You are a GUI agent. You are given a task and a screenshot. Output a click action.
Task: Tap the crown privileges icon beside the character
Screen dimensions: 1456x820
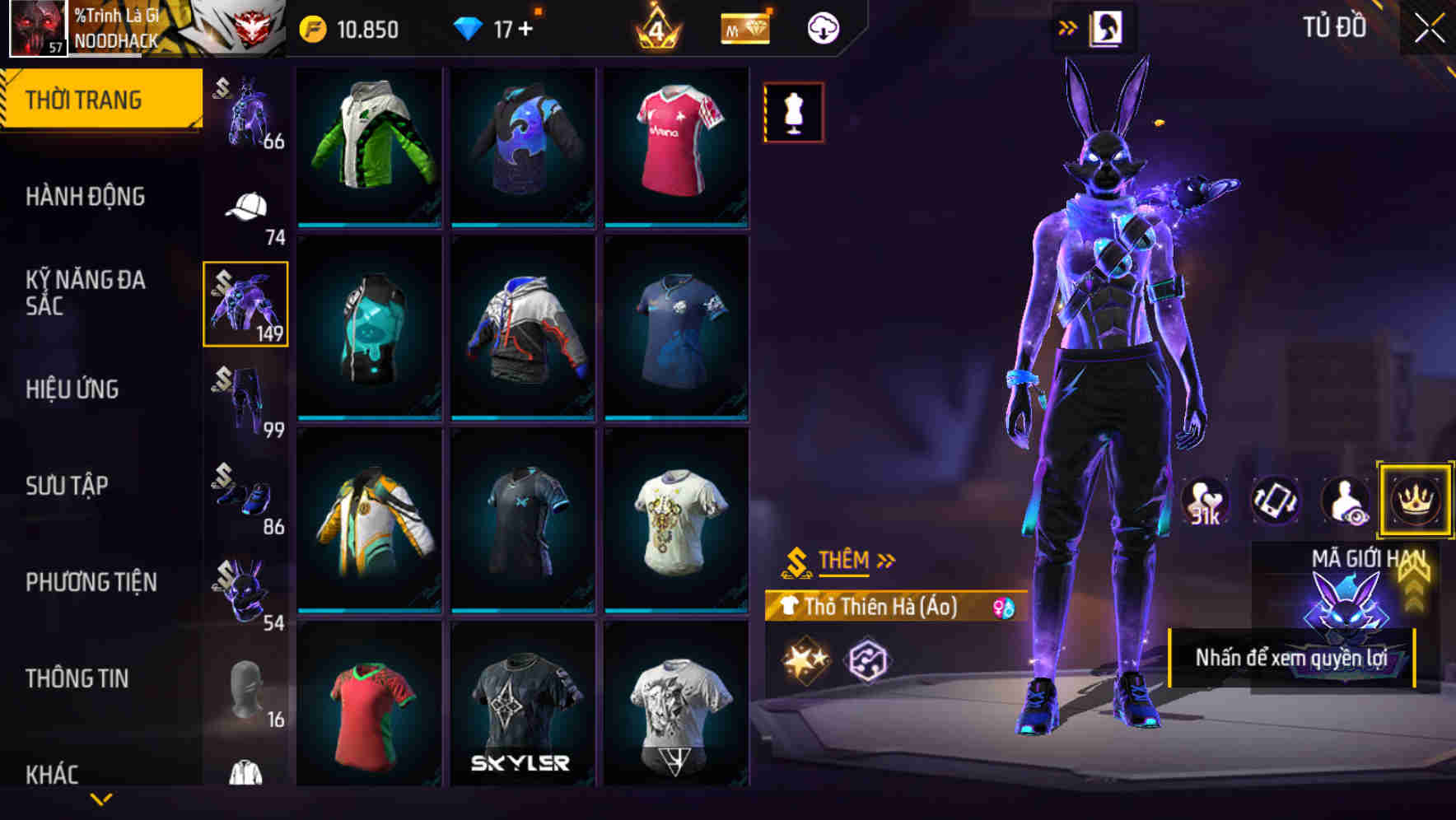1415,500
